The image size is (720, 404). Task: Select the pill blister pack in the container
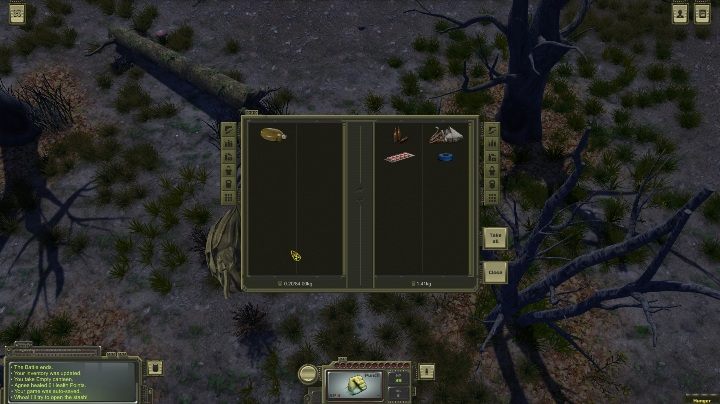[x=399, y=157]
